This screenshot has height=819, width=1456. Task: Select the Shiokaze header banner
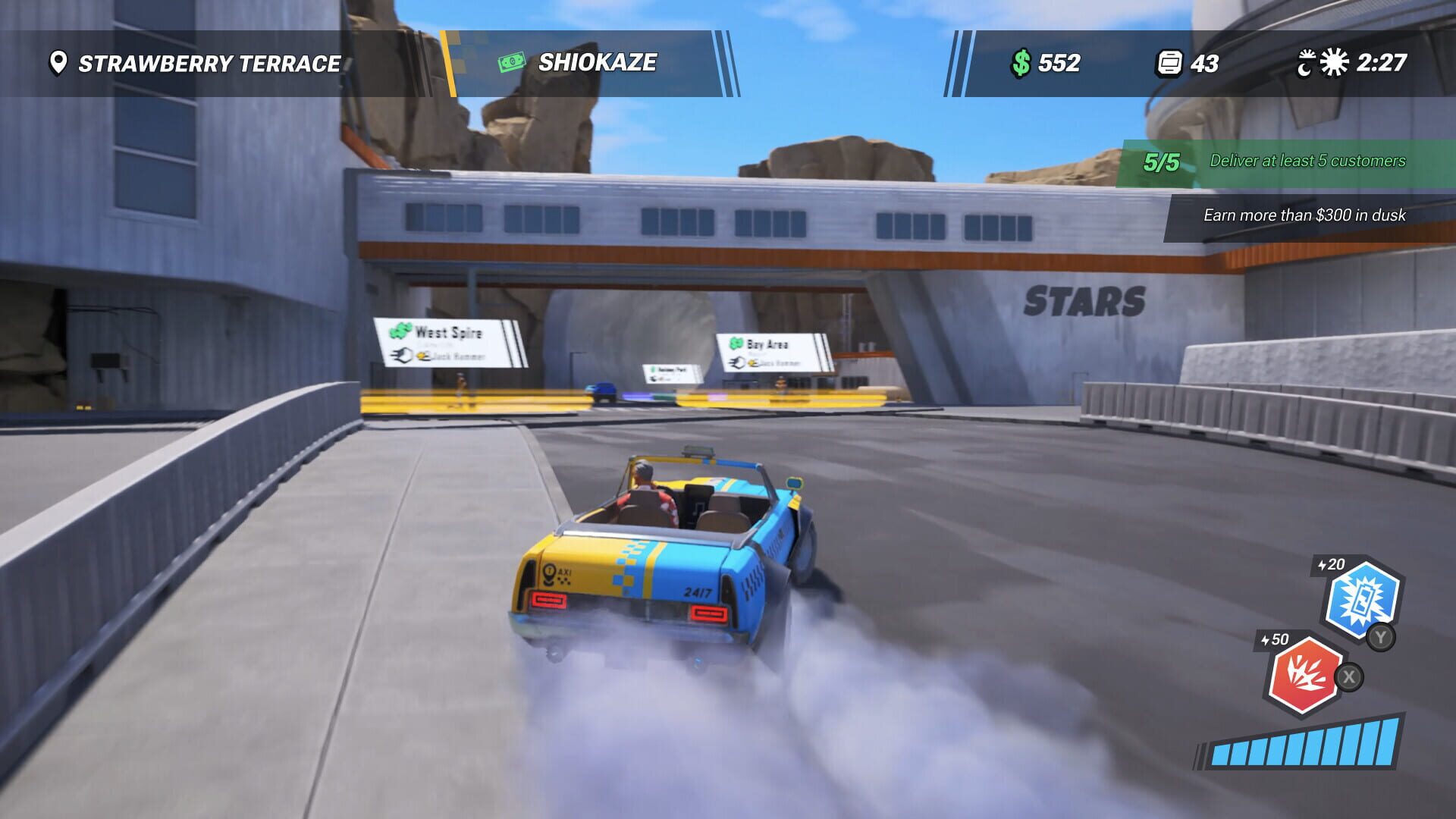click(x=596, y=63)
